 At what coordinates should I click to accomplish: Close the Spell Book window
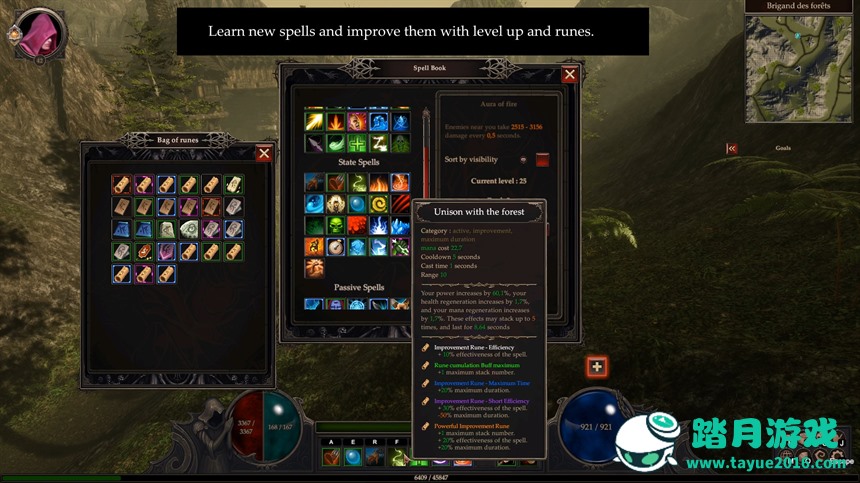pos(569,75)
